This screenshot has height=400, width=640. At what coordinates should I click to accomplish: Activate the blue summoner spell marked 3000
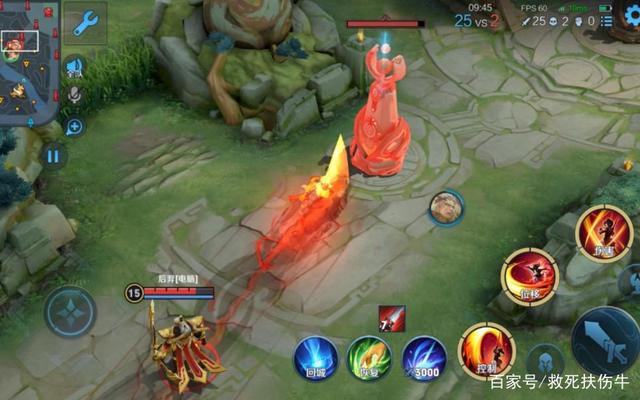(424, 357)
